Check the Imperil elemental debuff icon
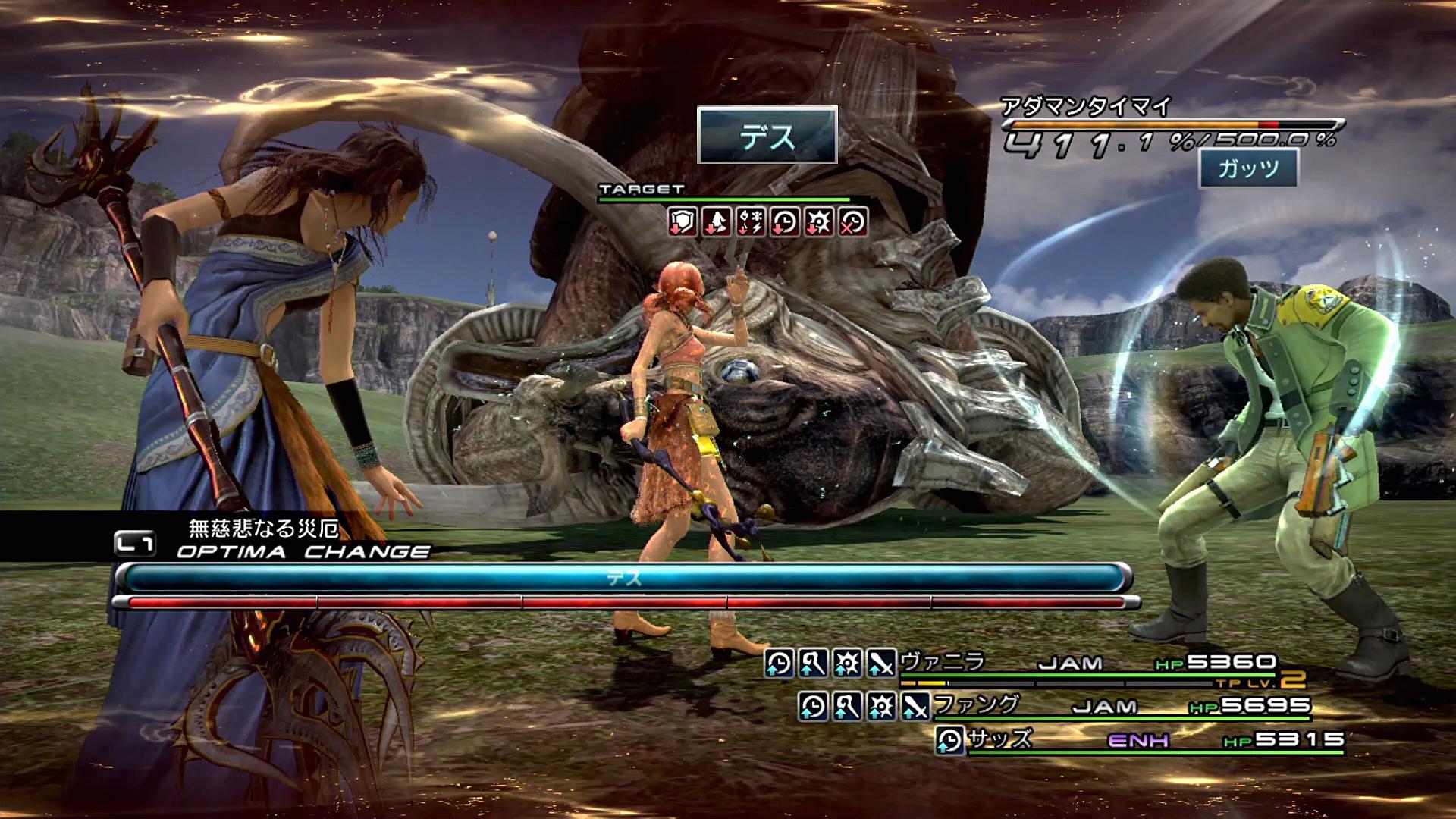The image size is (1456, 819). pos(751,222)
